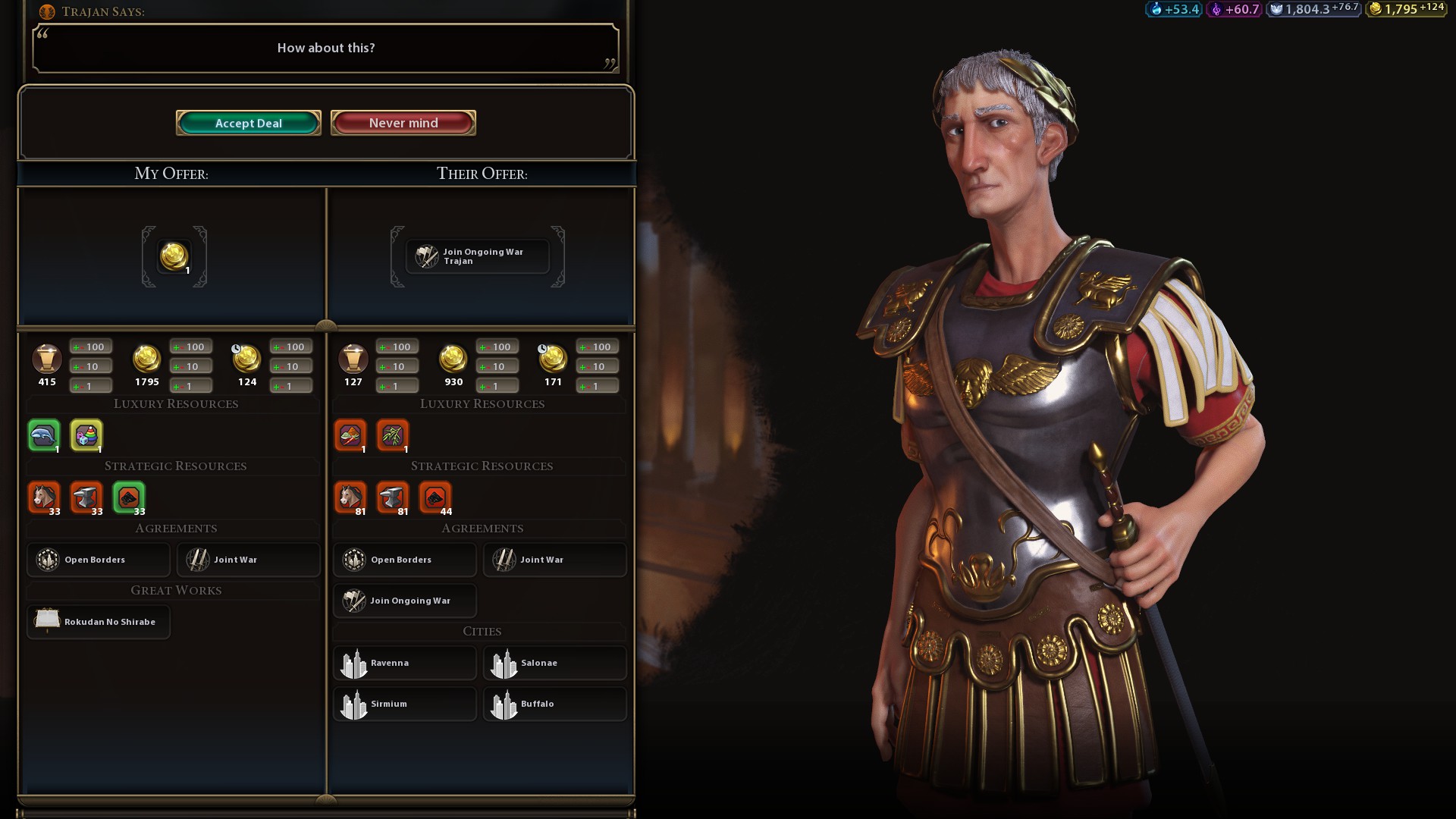Request the city of Salonae
Image resolution: width=1456 pixels, height=819 pixels.
tap(554, 663)
